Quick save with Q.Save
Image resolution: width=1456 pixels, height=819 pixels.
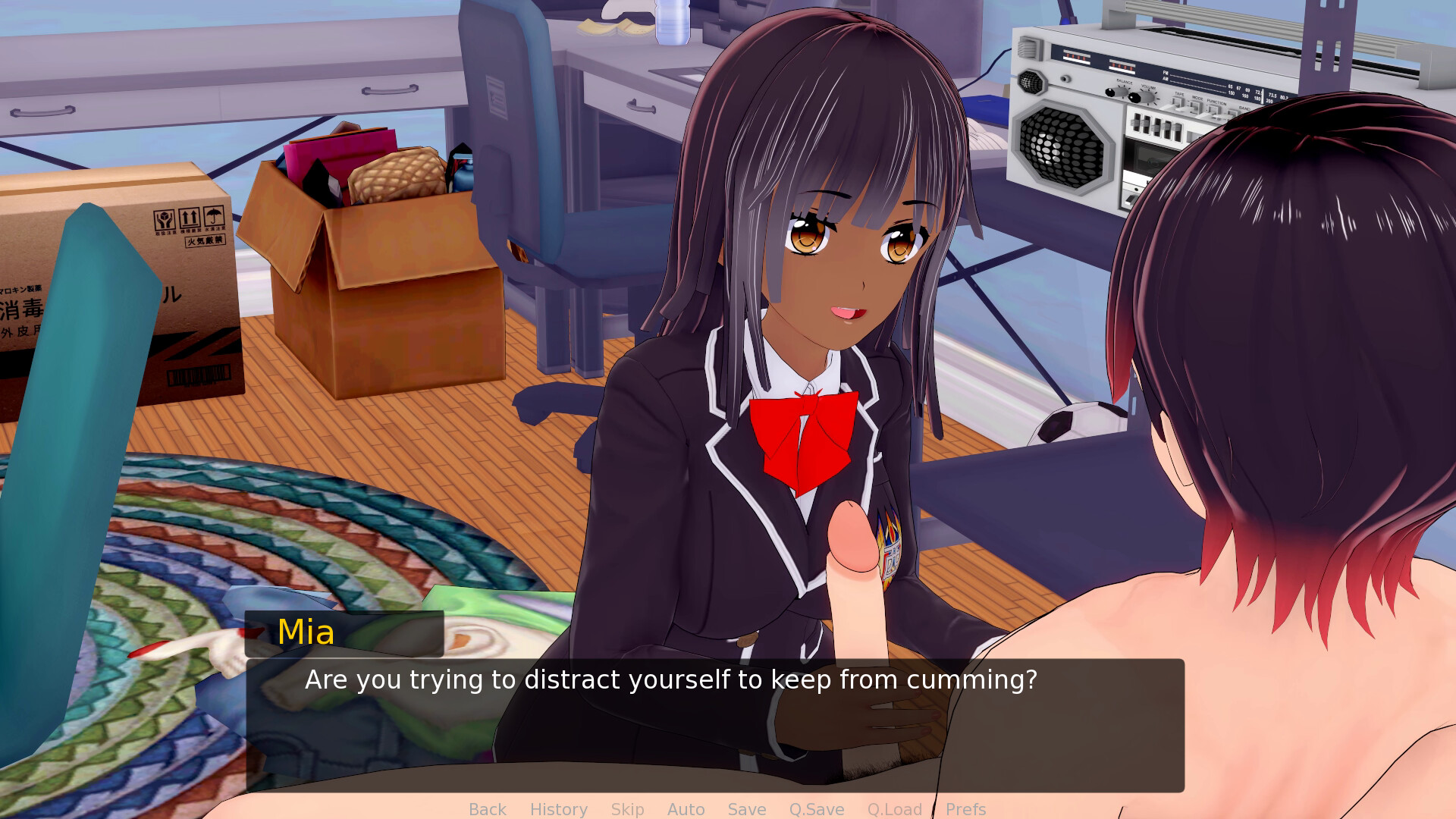(816, 809)
